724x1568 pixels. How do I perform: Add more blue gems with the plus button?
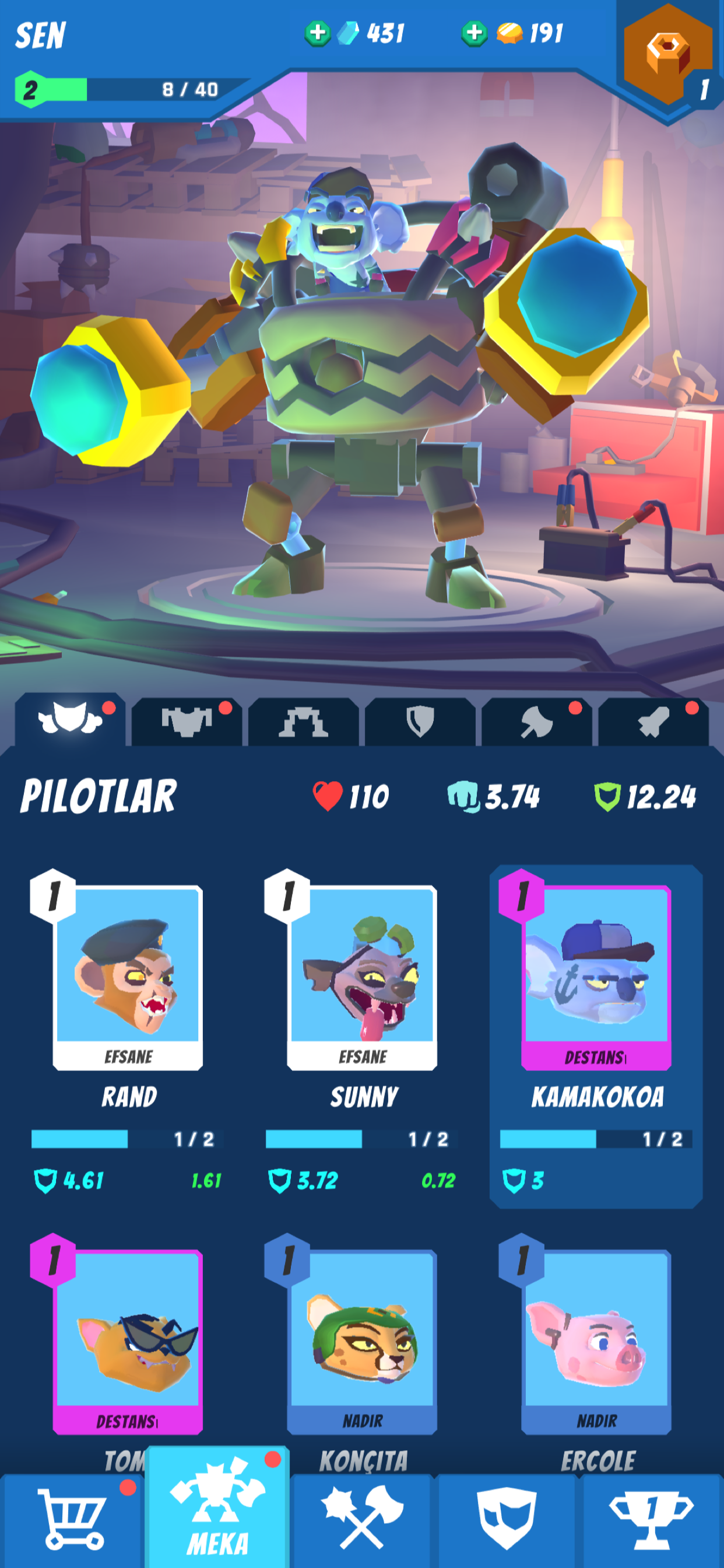[317, 33]
